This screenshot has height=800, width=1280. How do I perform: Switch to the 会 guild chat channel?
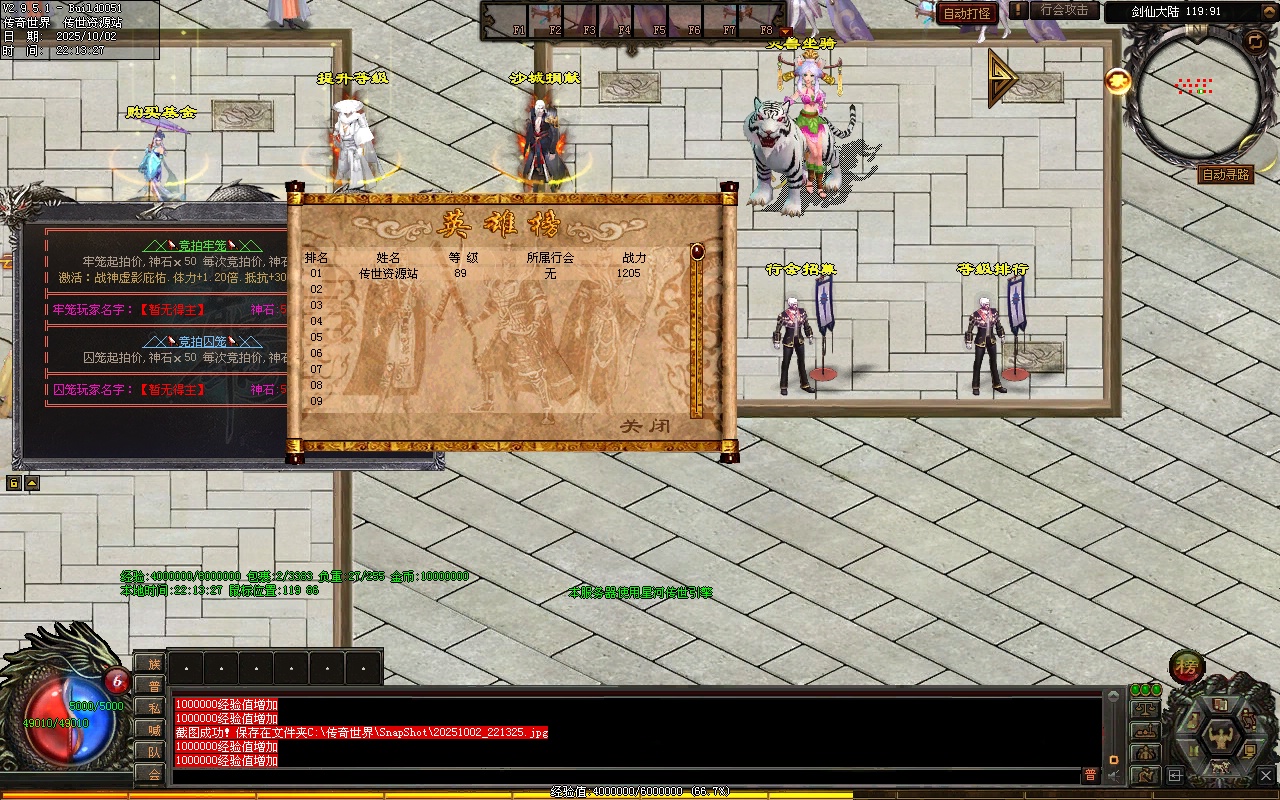(153, 774)
